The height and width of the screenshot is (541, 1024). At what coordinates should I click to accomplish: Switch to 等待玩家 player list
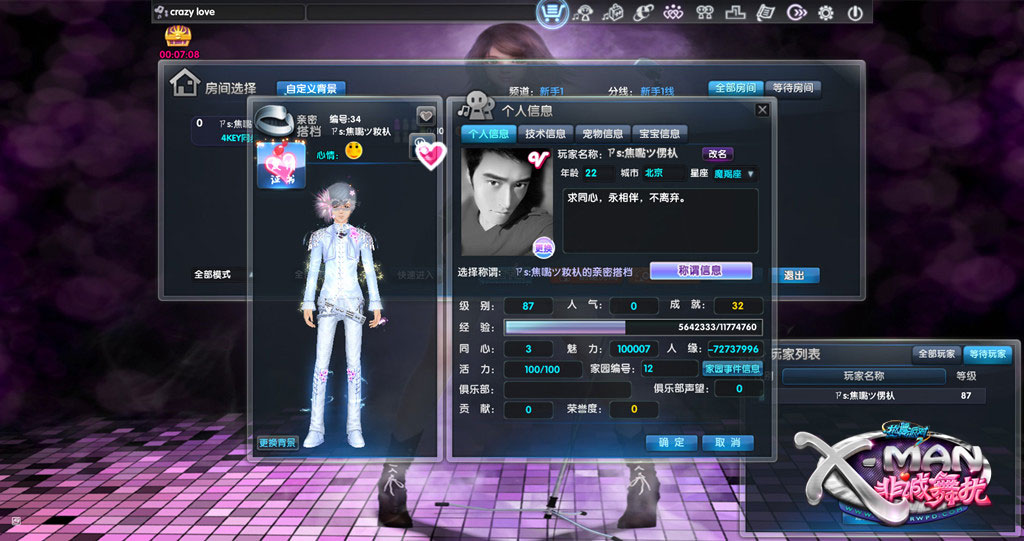[987, 354]
